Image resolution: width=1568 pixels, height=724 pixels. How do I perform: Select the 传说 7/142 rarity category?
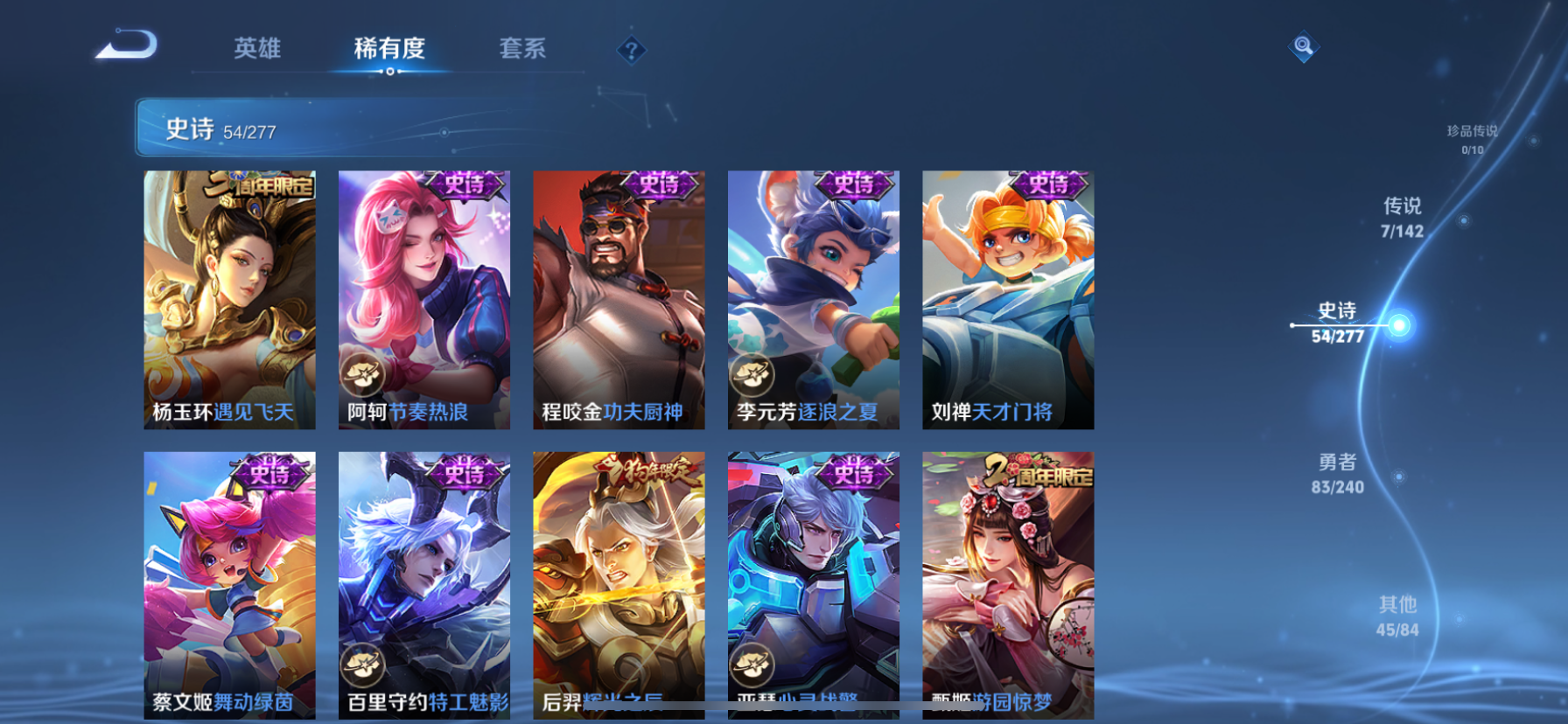pos(1402,217)
